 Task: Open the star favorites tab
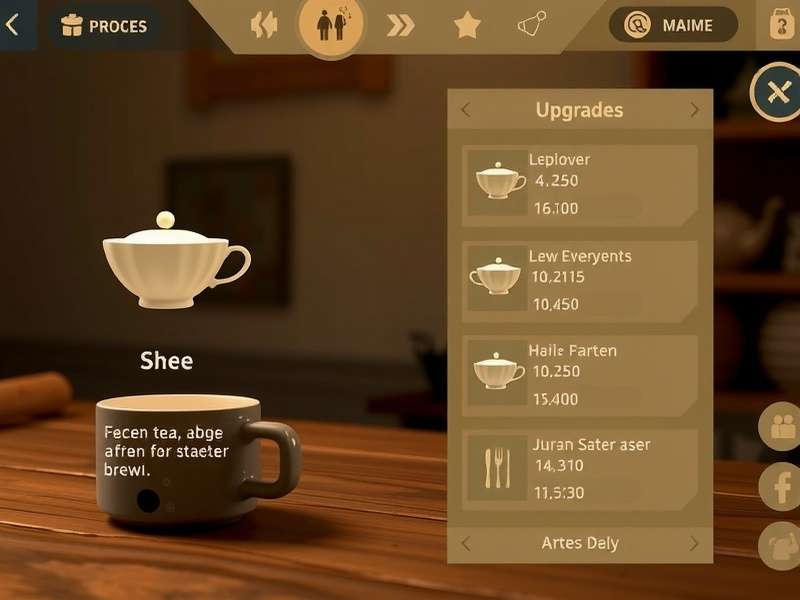point(467,26)
